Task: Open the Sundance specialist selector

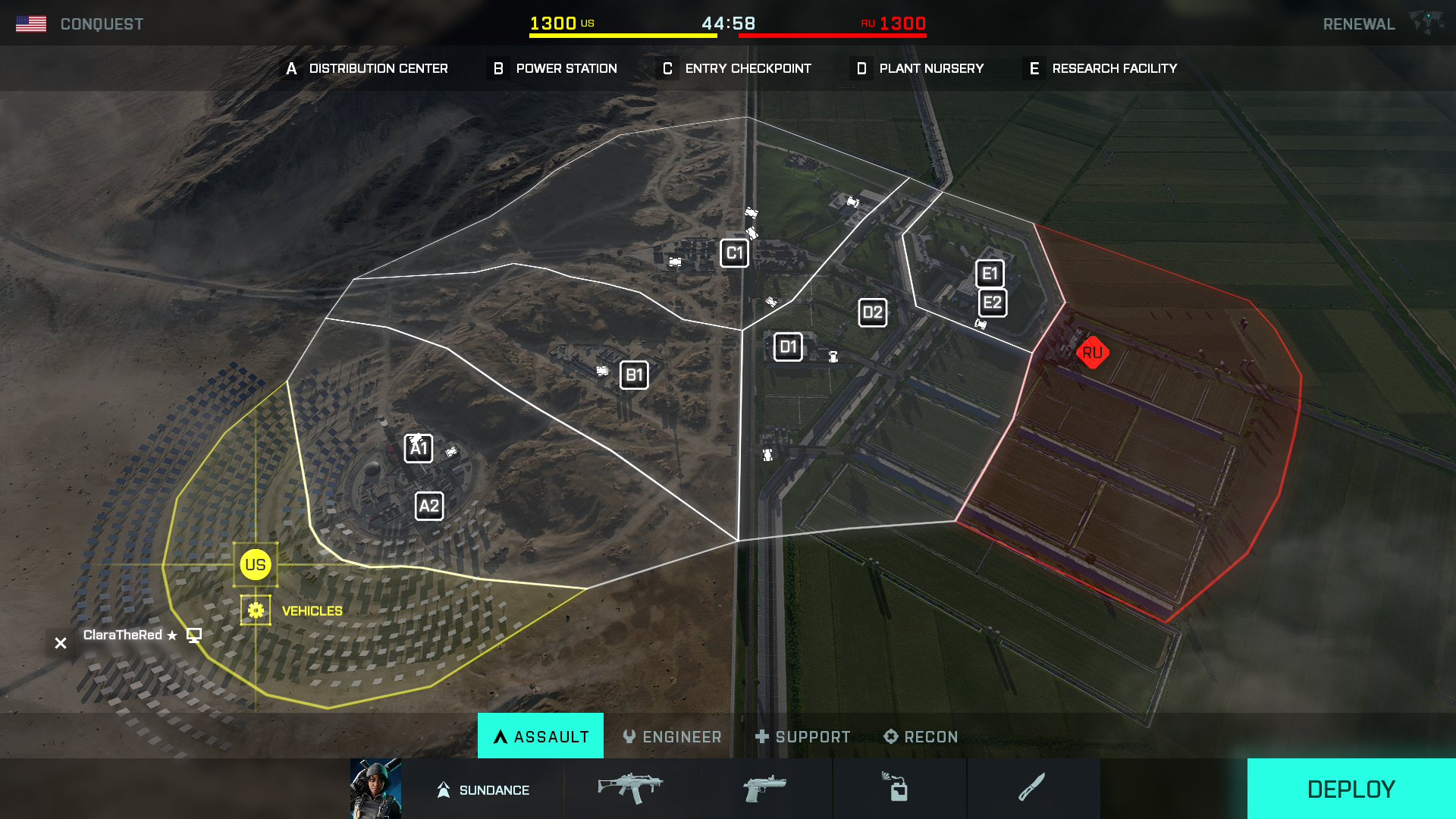Action: (482, 789)
